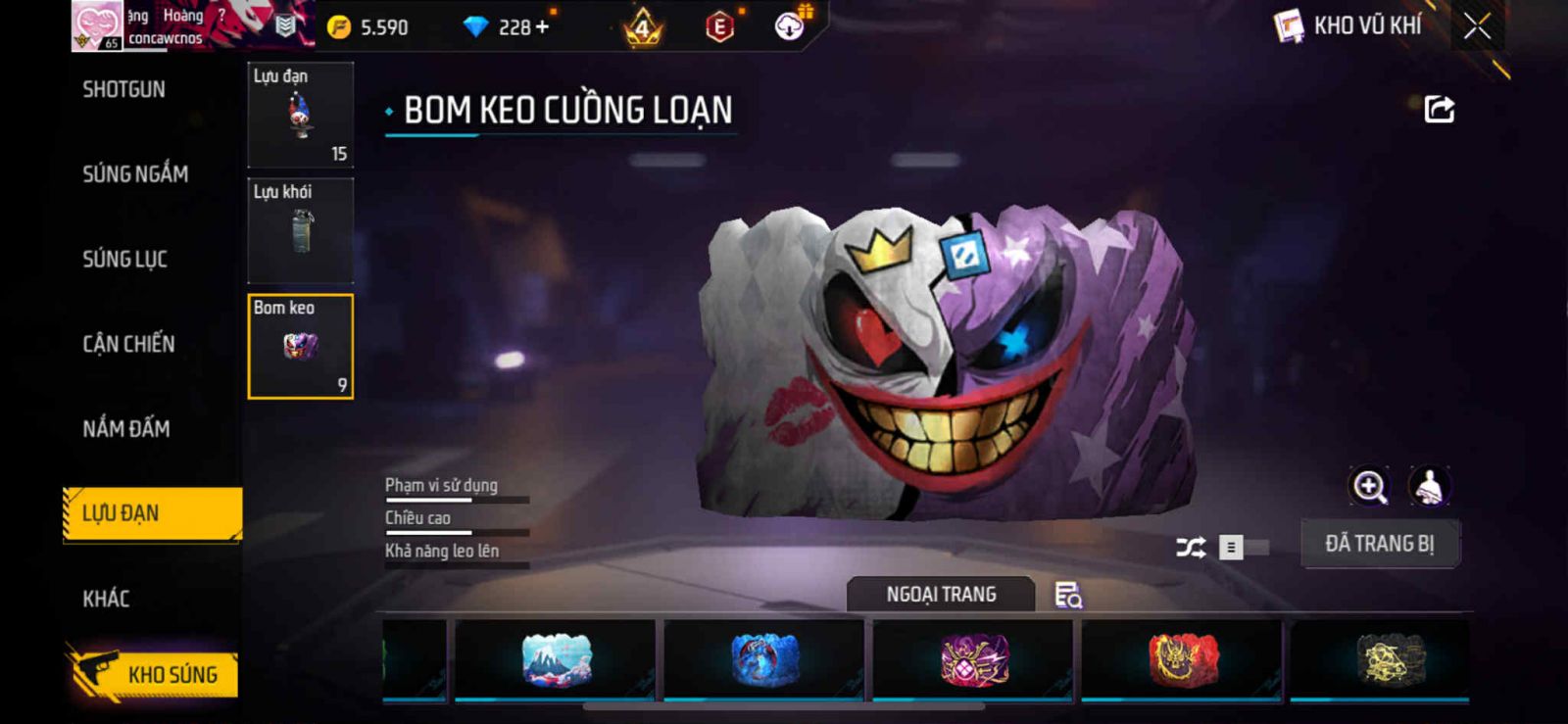Close the Kho Vũ Khí screen

[x=1477, y=26]
